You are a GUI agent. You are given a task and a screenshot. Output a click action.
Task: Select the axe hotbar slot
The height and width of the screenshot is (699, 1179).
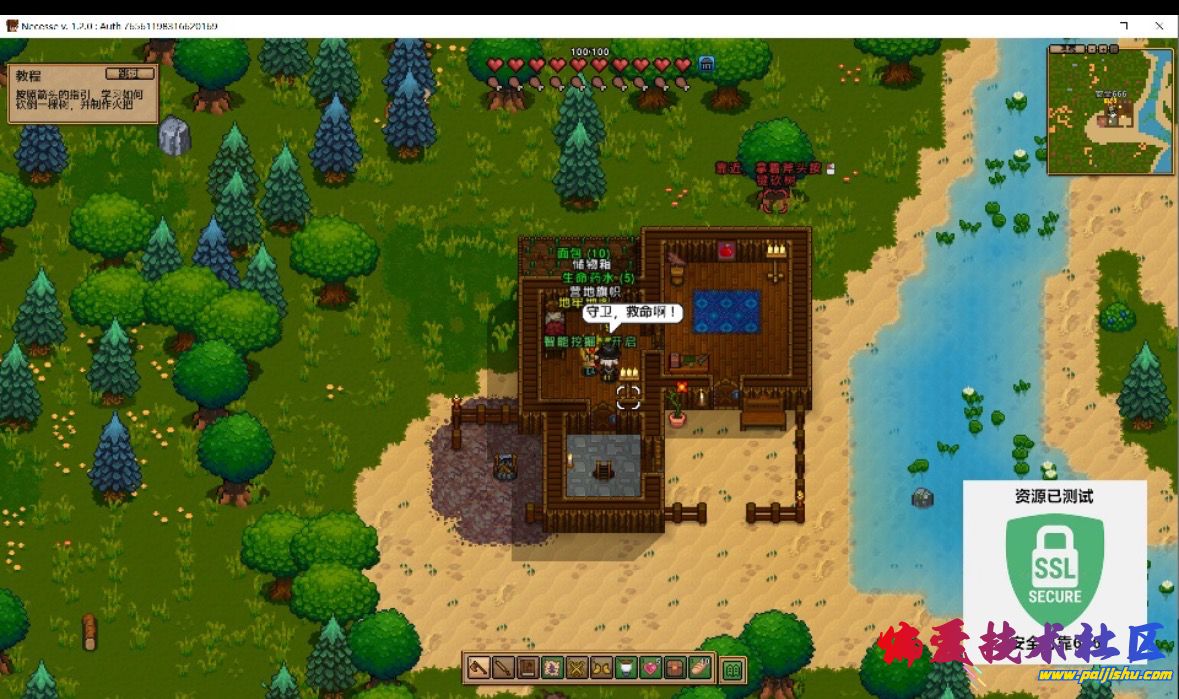tap(478, 668)
